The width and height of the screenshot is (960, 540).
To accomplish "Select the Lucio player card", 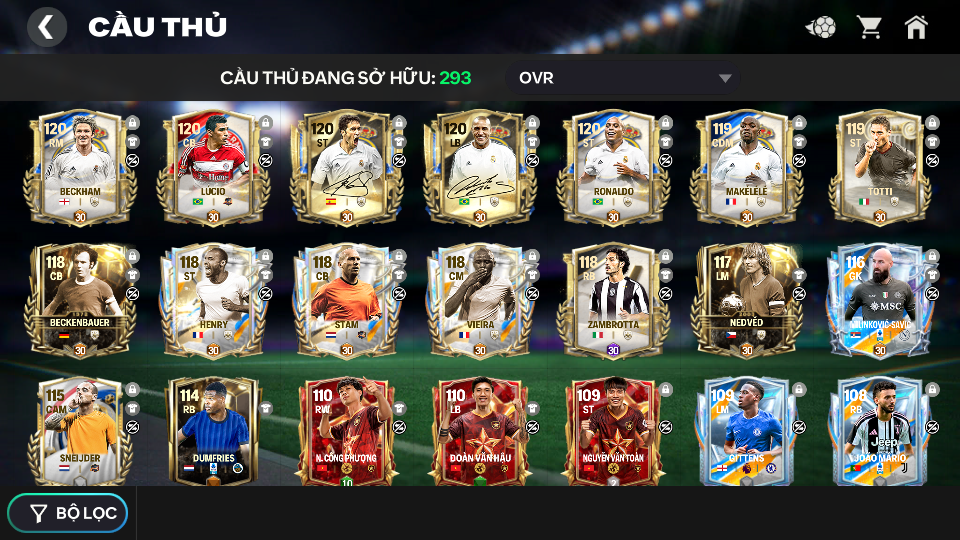I will click(213, 166).
